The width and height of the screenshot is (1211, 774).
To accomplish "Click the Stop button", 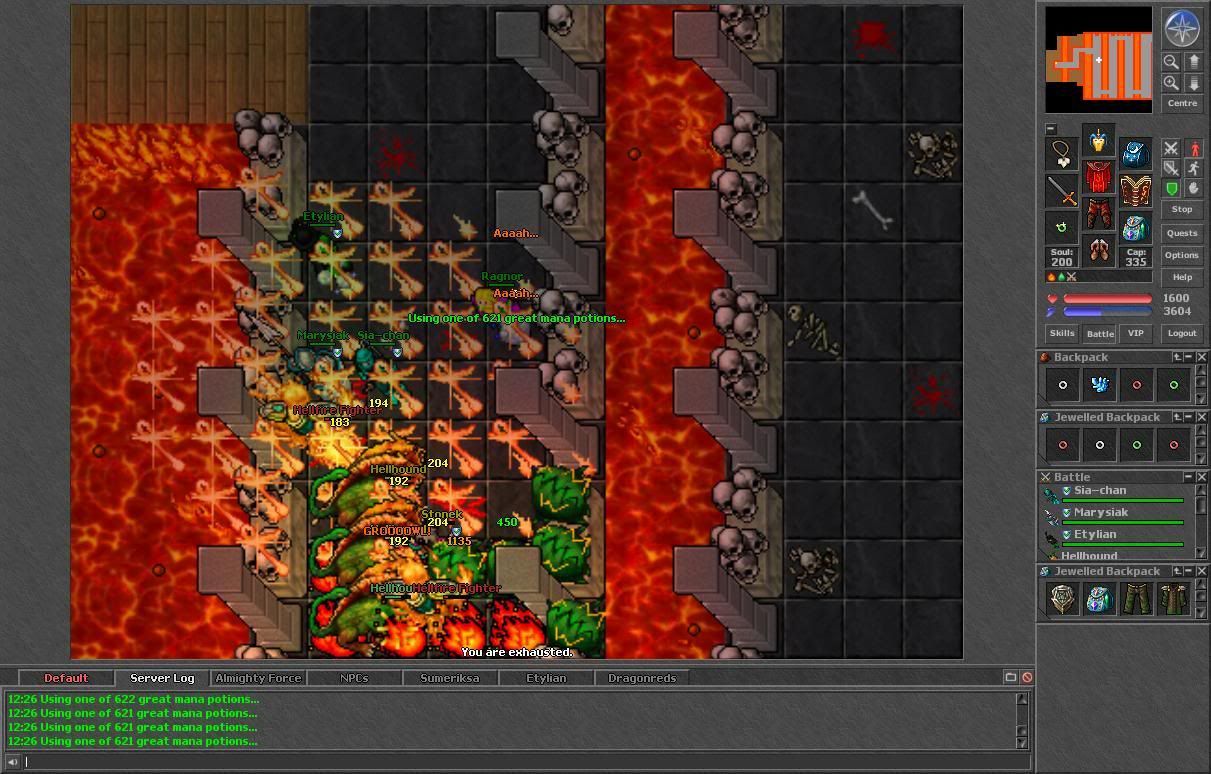I will (x=1181, y=209).
